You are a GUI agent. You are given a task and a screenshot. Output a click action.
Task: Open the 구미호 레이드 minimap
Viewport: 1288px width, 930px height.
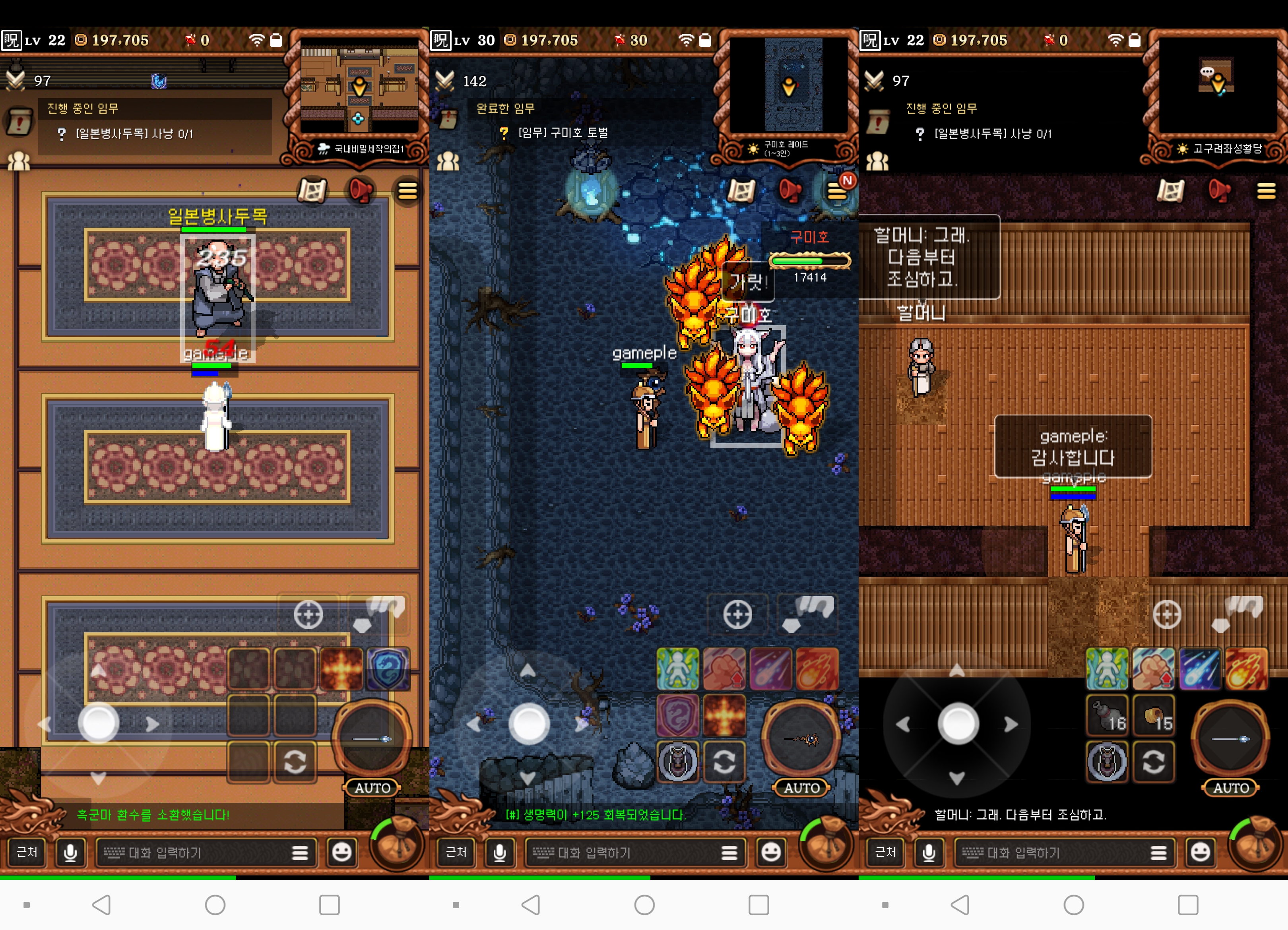point(788,85)
